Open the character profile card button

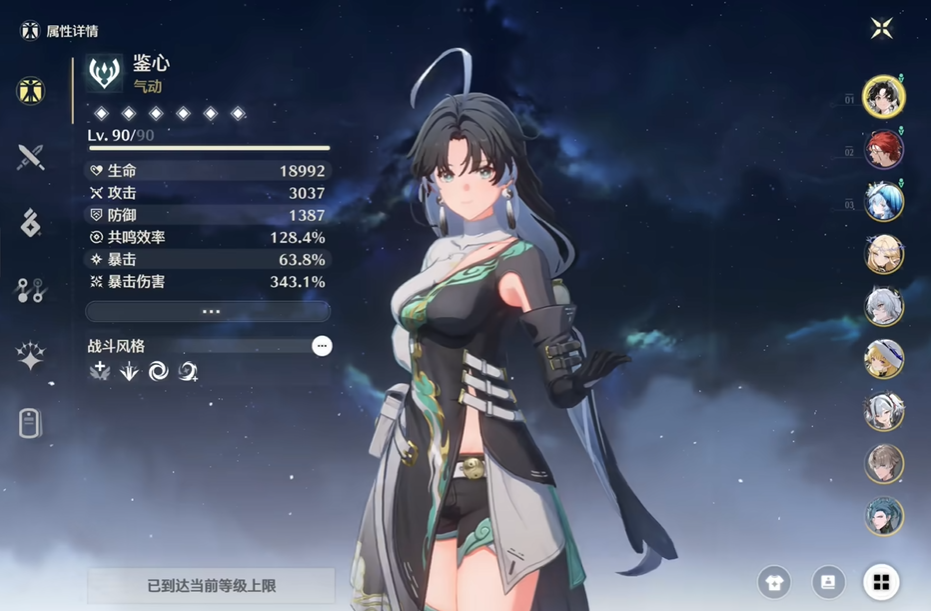point(828,582)
